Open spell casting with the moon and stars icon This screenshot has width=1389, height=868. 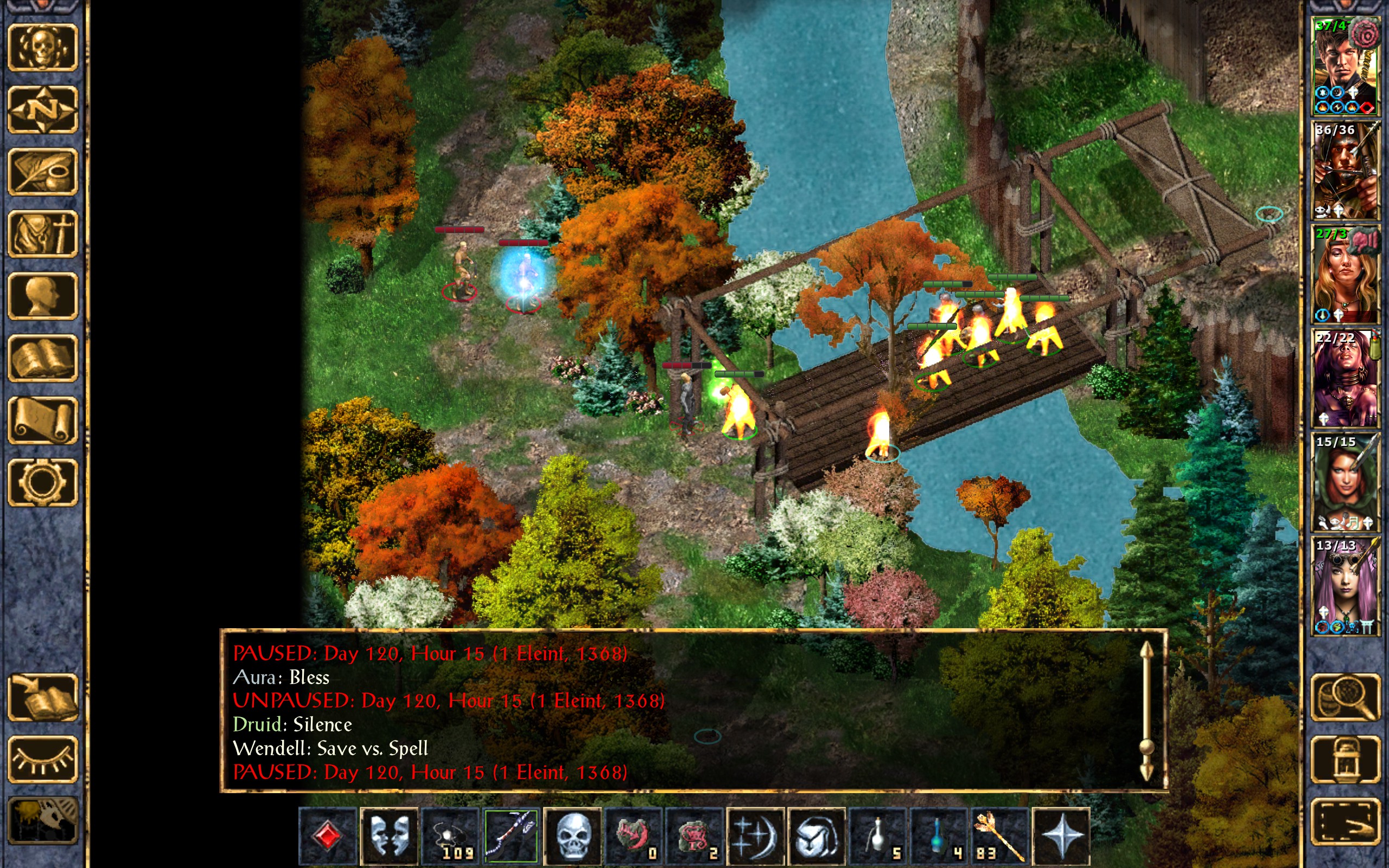[755, 836]
